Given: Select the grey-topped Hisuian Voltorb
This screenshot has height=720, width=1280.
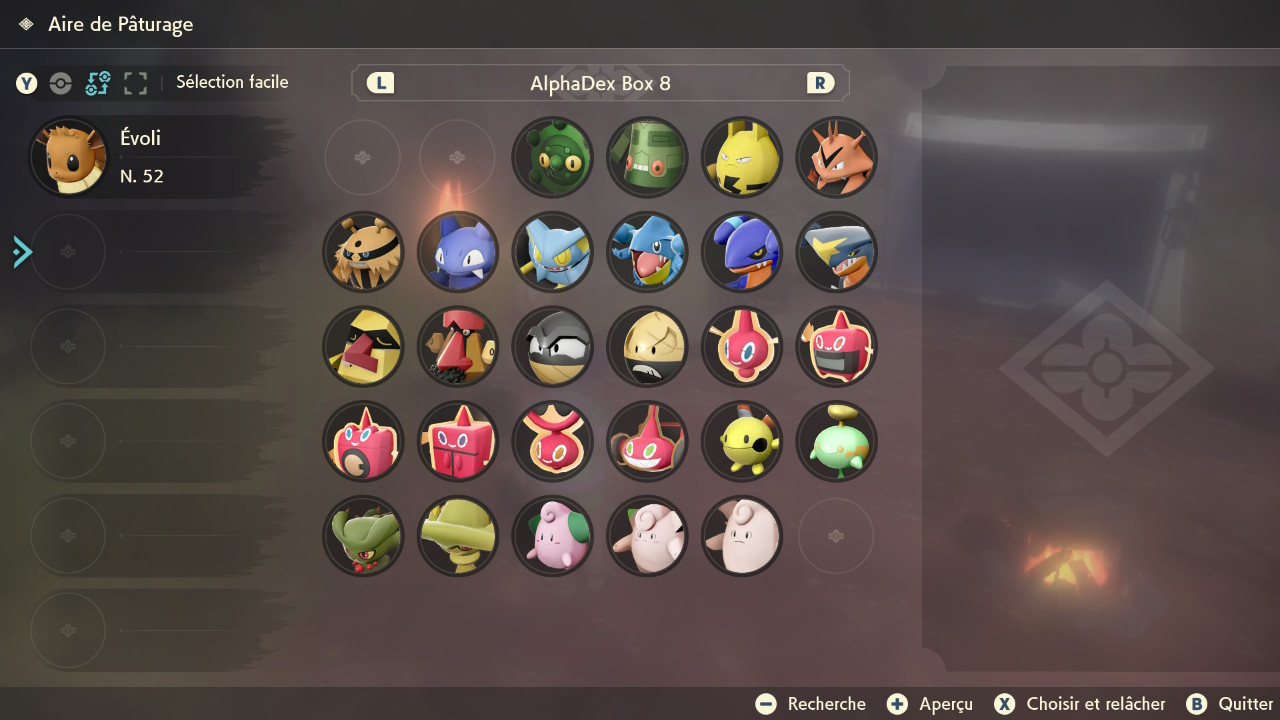Looking at the screenshot, I should (x=552, y=347).
